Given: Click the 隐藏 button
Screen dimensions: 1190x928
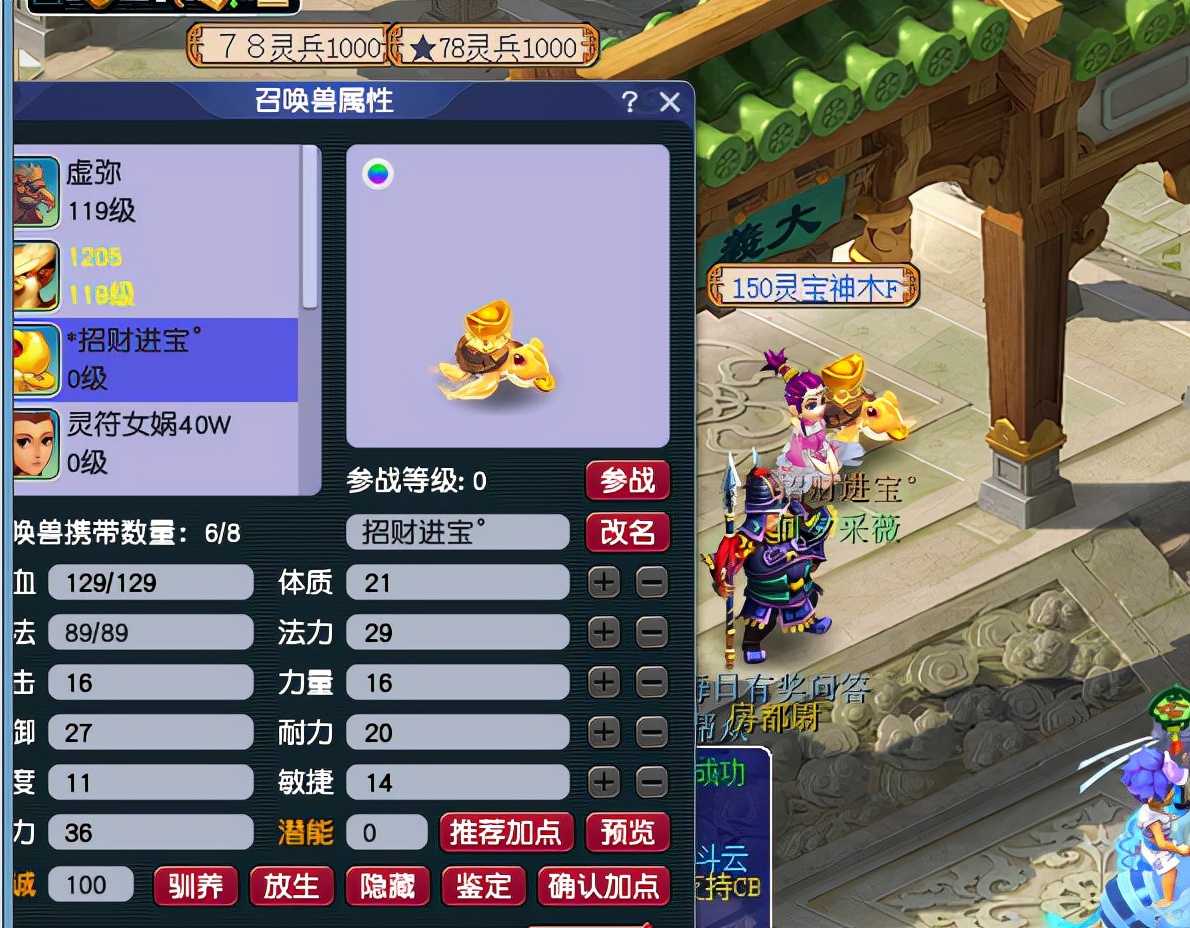Looking at the screenshot, I should [387, 886].
